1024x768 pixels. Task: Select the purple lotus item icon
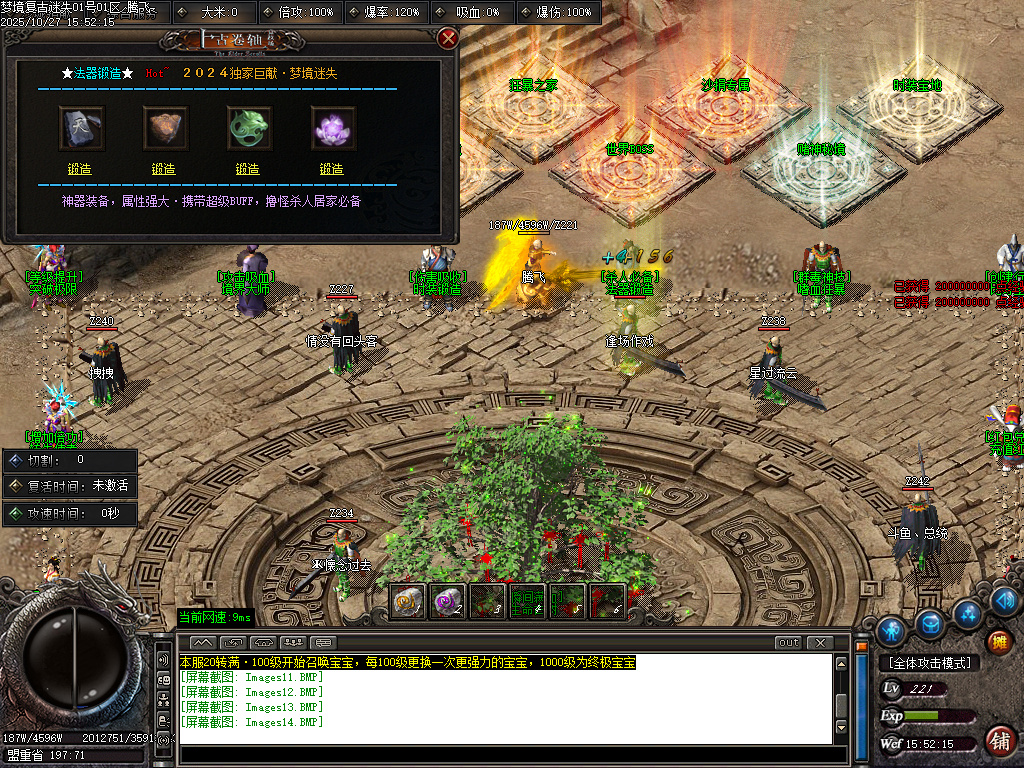[333, 128]
